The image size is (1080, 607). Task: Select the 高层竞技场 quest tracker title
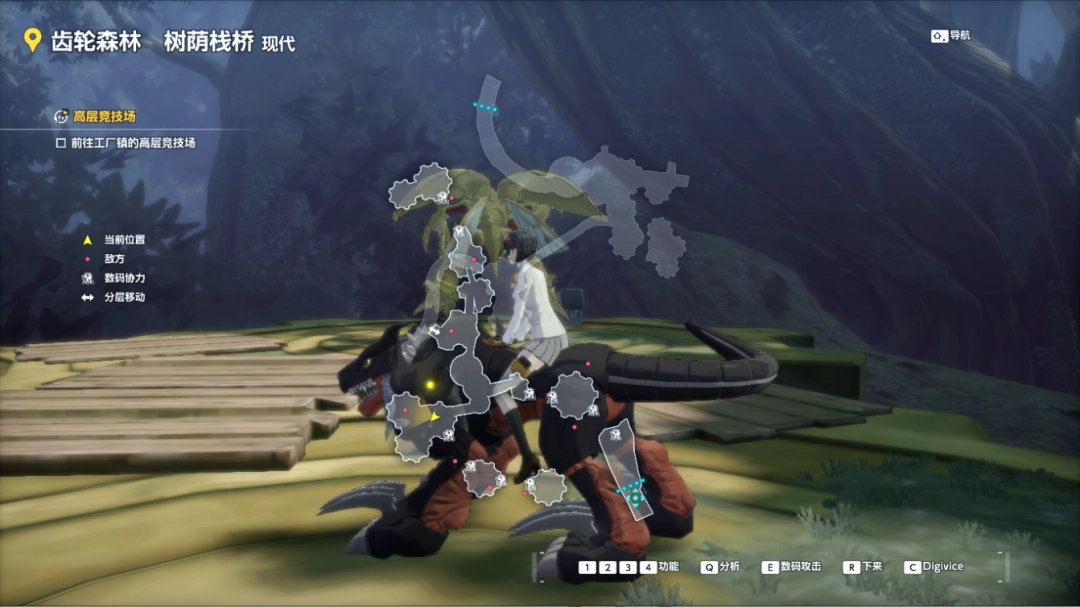[x=104, y=116]
